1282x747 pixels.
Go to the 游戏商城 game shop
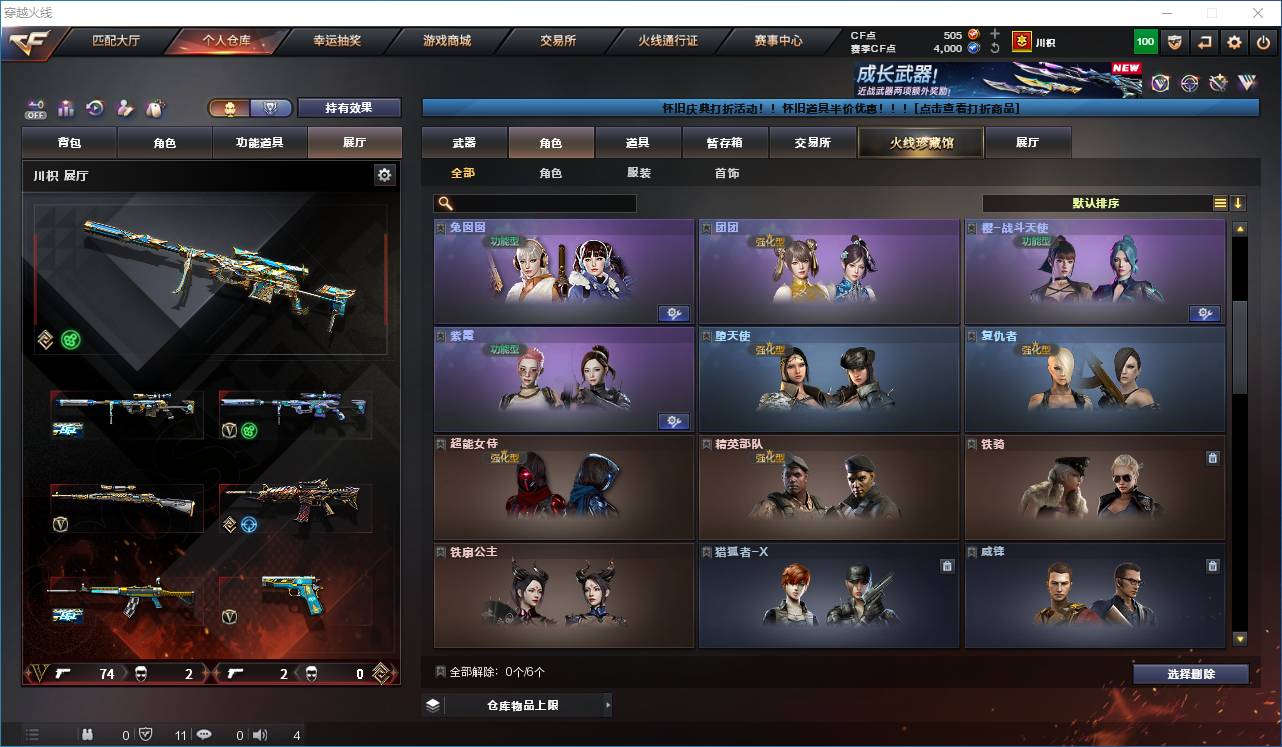click(446, 42)
